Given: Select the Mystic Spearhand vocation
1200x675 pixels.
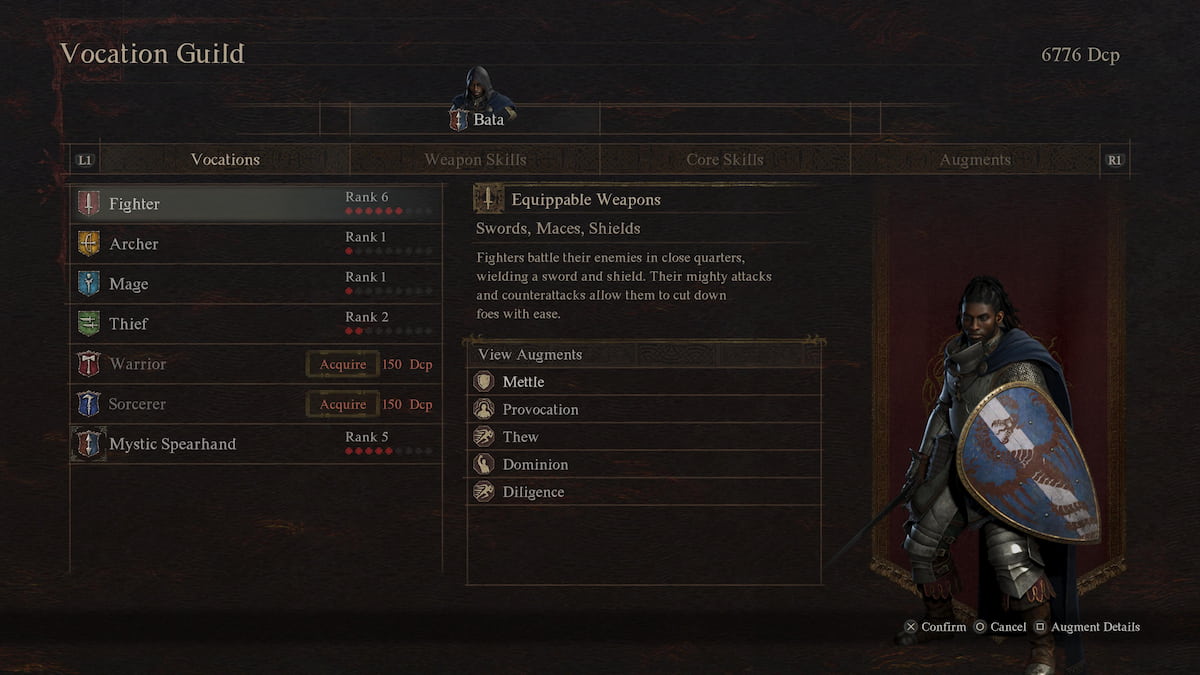Looking at the screenshot, I should [x=255, y=444].
